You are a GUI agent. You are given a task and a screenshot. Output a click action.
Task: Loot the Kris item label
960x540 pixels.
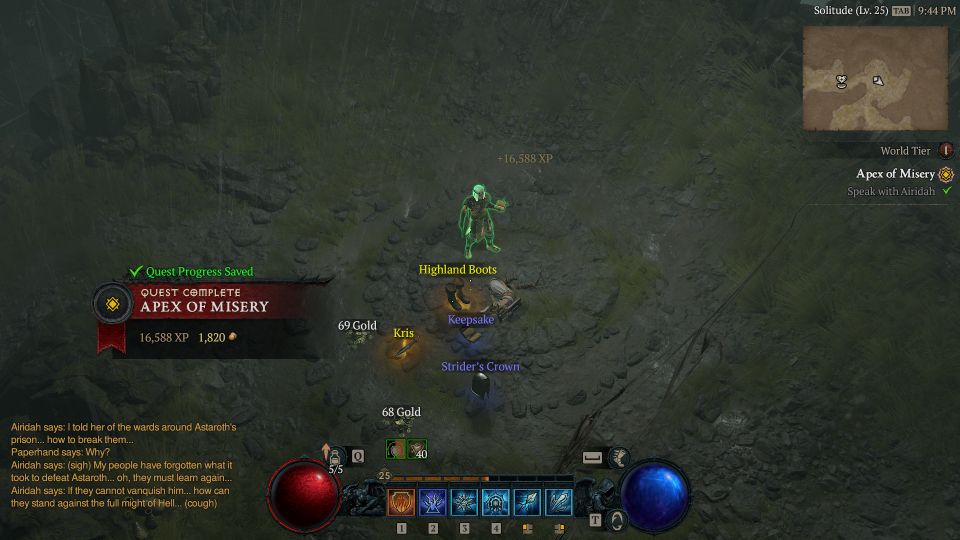(x=403, y=333)
